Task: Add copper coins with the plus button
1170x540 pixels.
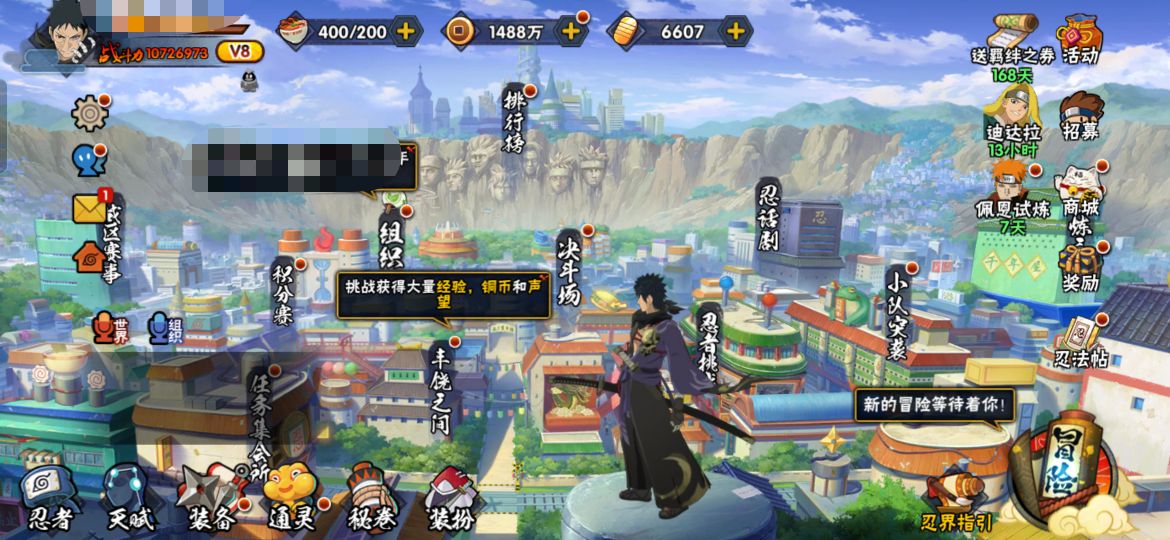Action: (x=570, y=31)
